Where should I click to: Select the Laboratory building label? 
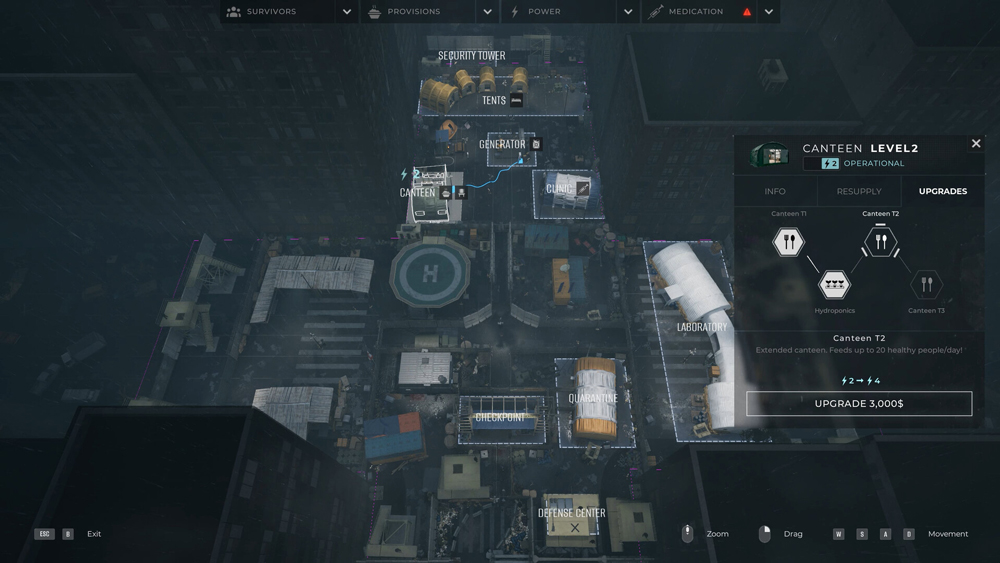pos(701,327)
